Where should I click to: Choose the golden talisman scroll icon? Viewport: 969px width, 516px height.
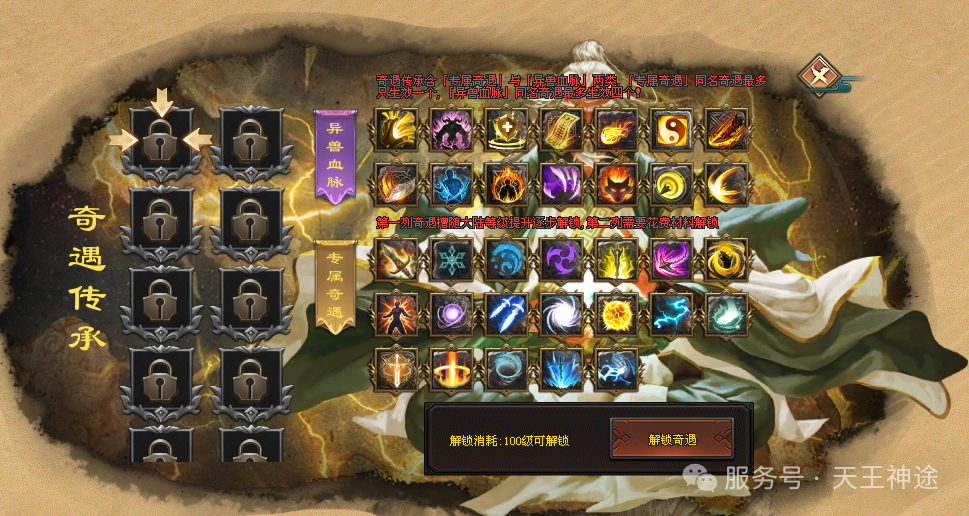pos(561,130)
